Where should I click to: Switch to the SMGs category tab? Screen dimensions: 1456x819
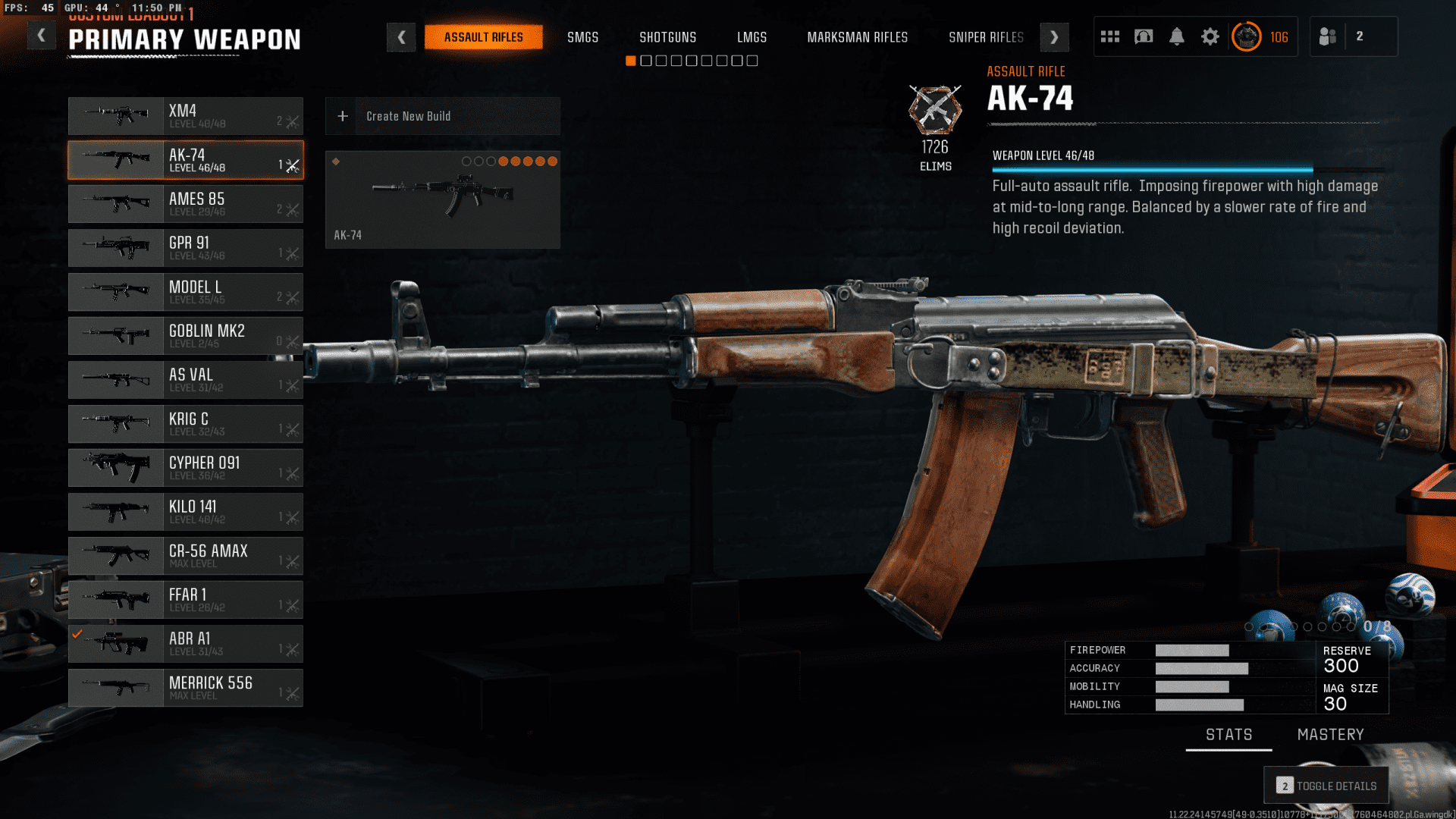coord(582,37)
